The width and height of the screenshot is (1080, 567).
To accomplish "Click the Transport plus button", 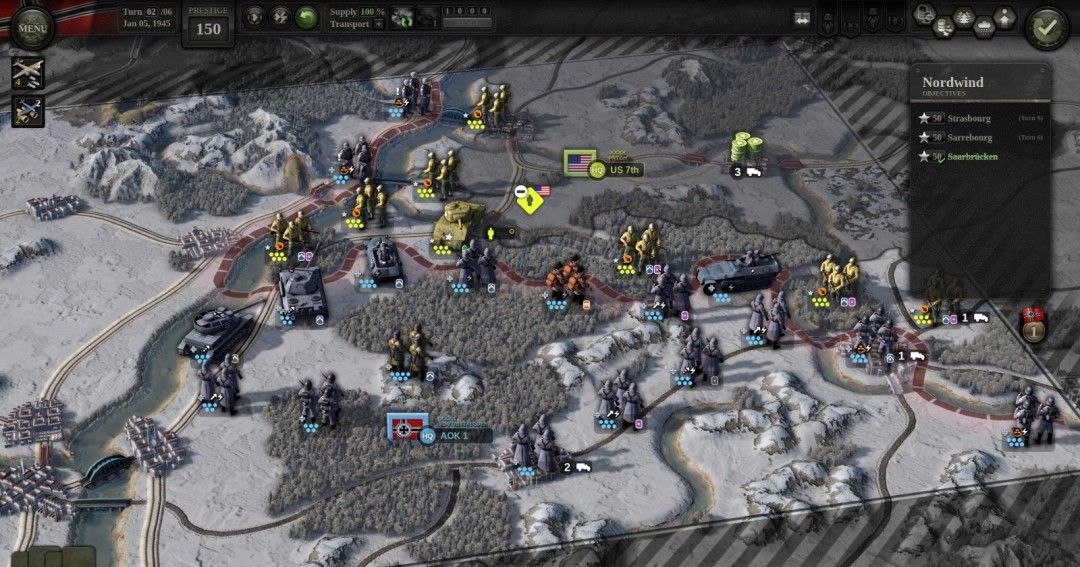I will point(379,24).
